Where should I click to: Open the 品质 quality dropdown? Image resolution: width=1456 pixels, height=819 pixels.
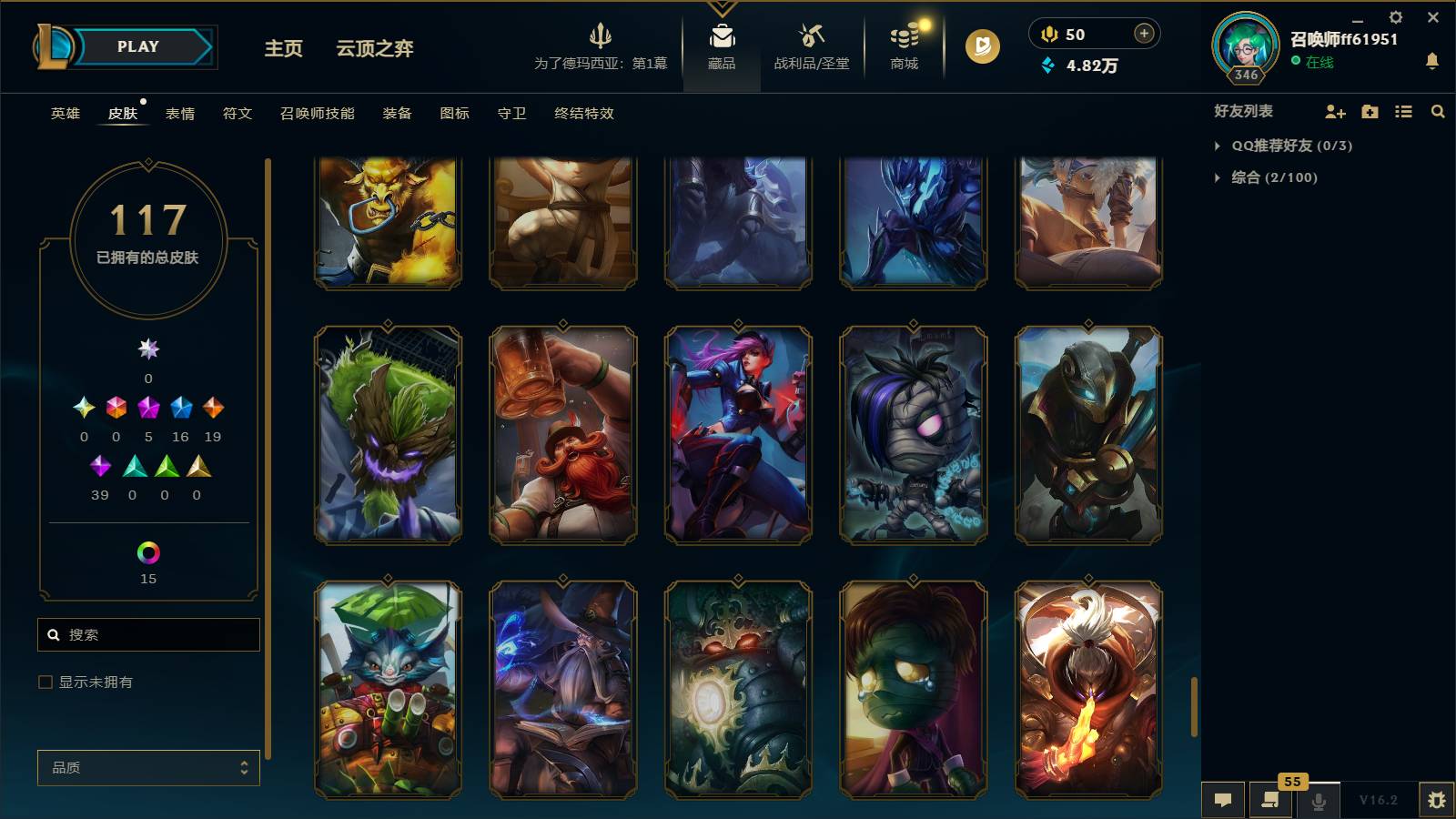point(147,767)
